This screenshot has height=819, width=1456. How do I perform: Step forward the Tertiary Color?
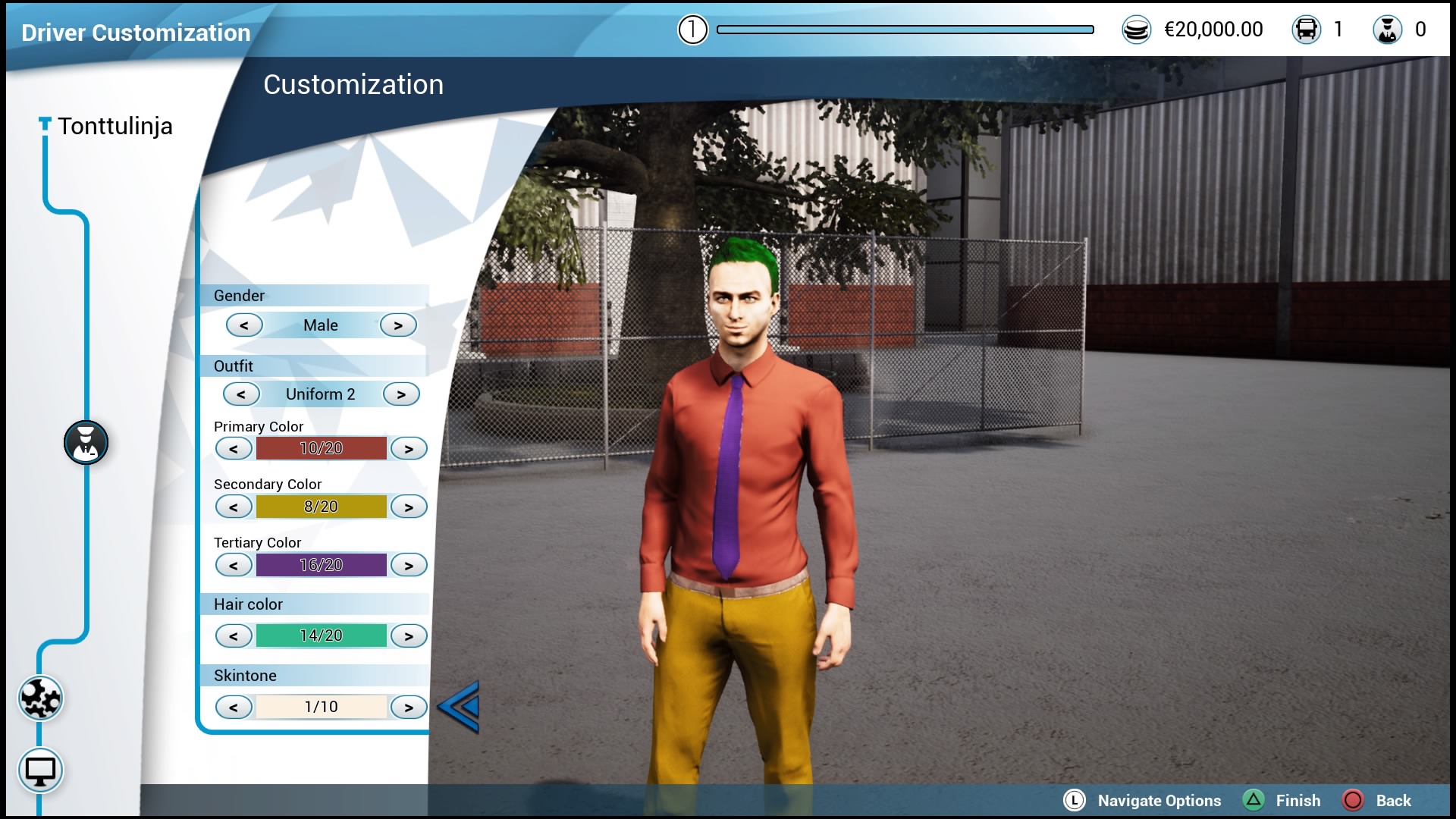click(x=409, y=566)
